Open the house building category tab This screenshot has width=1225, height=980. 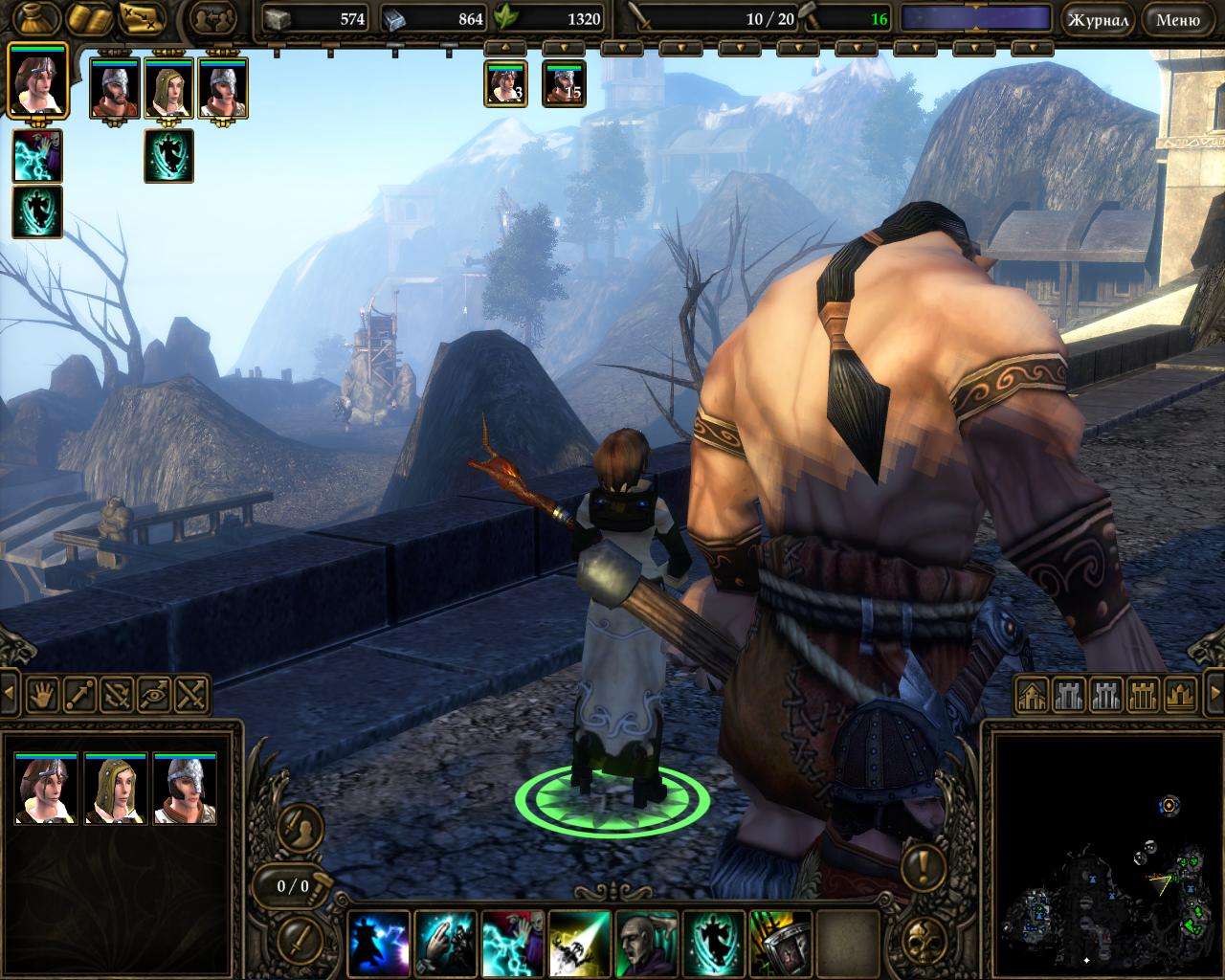tap(1032, 696)
